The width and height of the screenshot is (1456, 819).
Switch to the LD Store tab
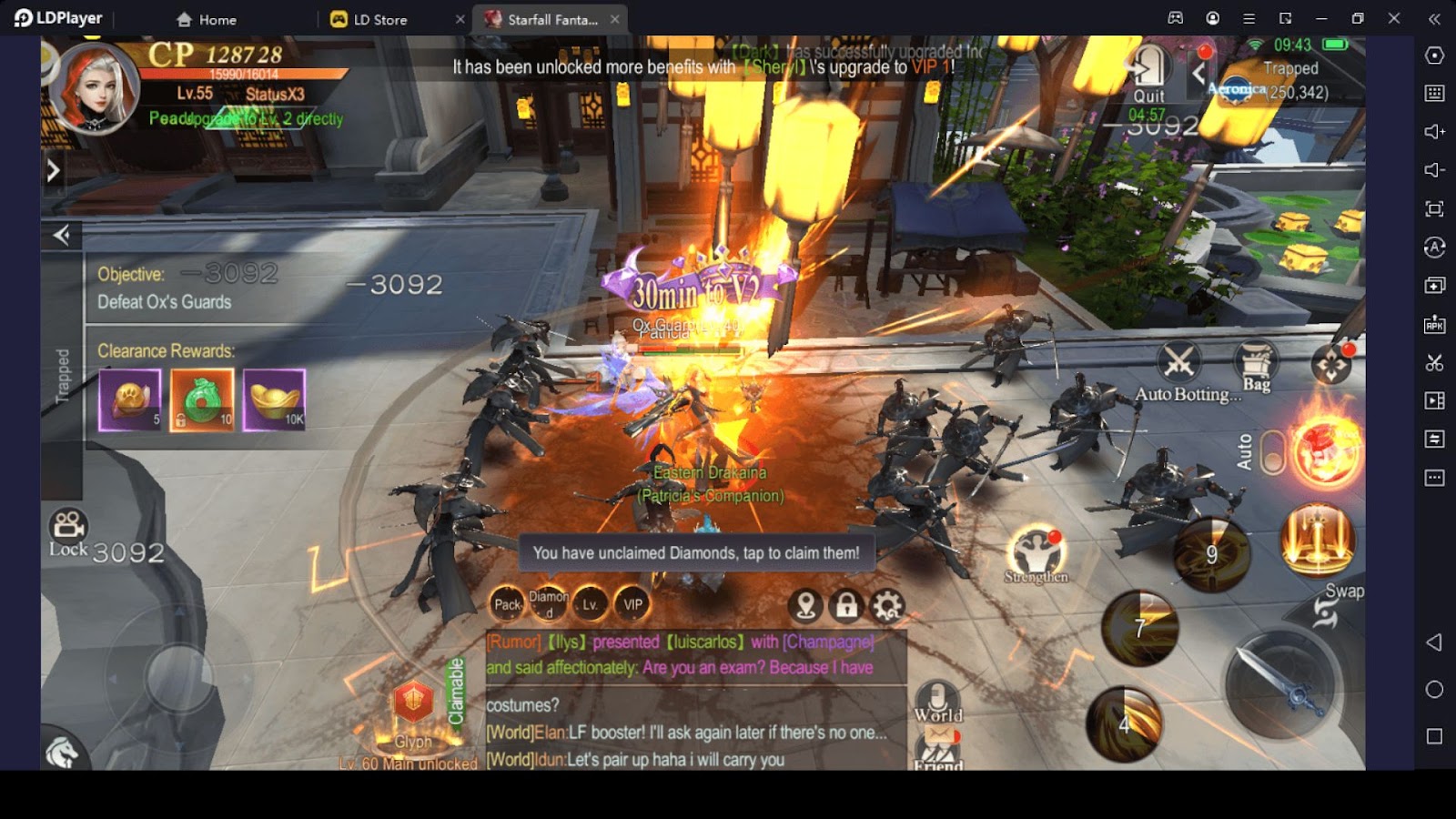tap(379, 19)
